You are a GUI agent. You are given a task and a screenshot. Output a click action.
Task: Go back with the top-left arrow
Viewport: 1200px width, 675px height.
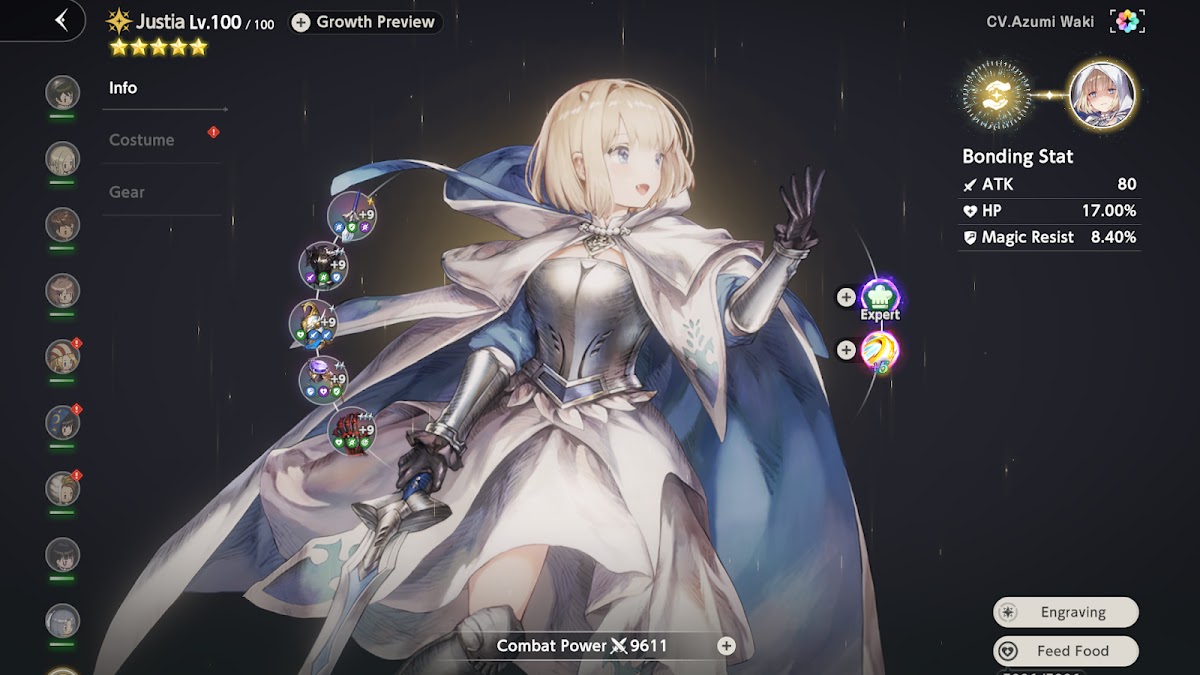[62, 20]
